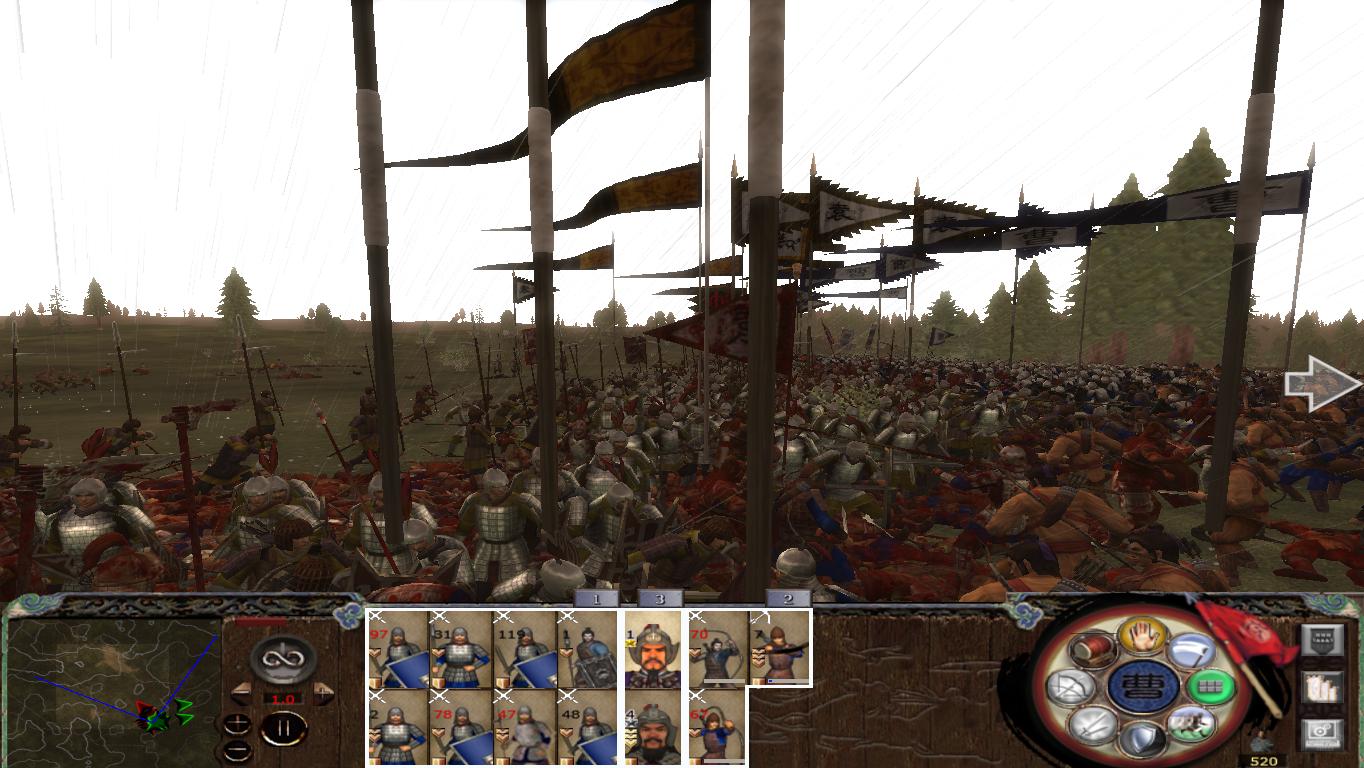Select the horse icon to make units run
The width and height of the screenshot is (1364, 768).
(1192, 724)
